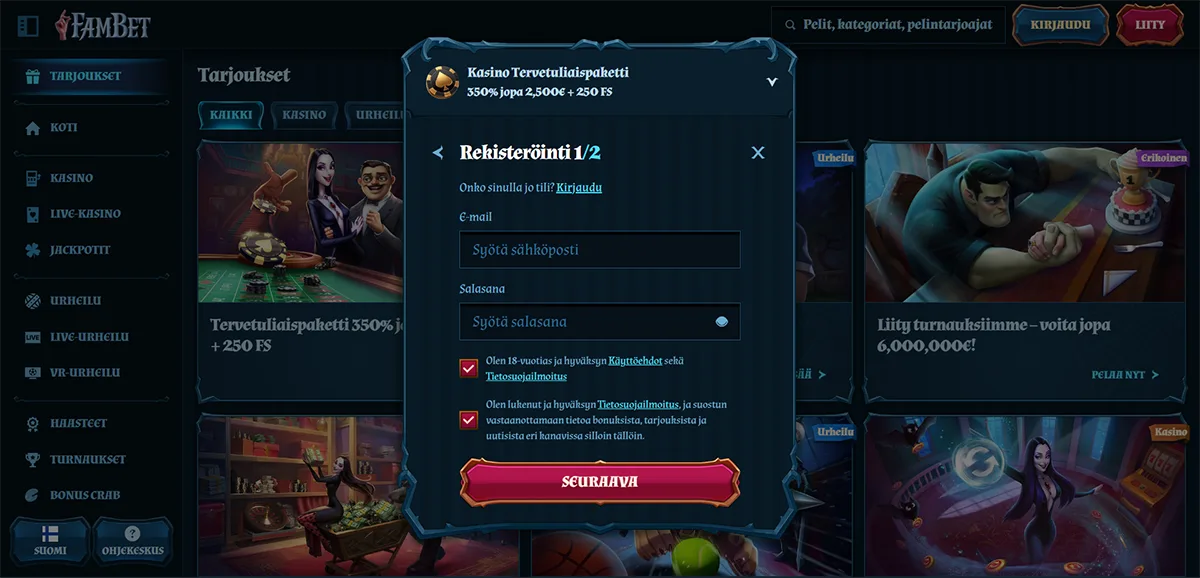The width and height of the screenshot is (1200, 578).
Task: Toggle password visibility eye icon
Action: 722,322
